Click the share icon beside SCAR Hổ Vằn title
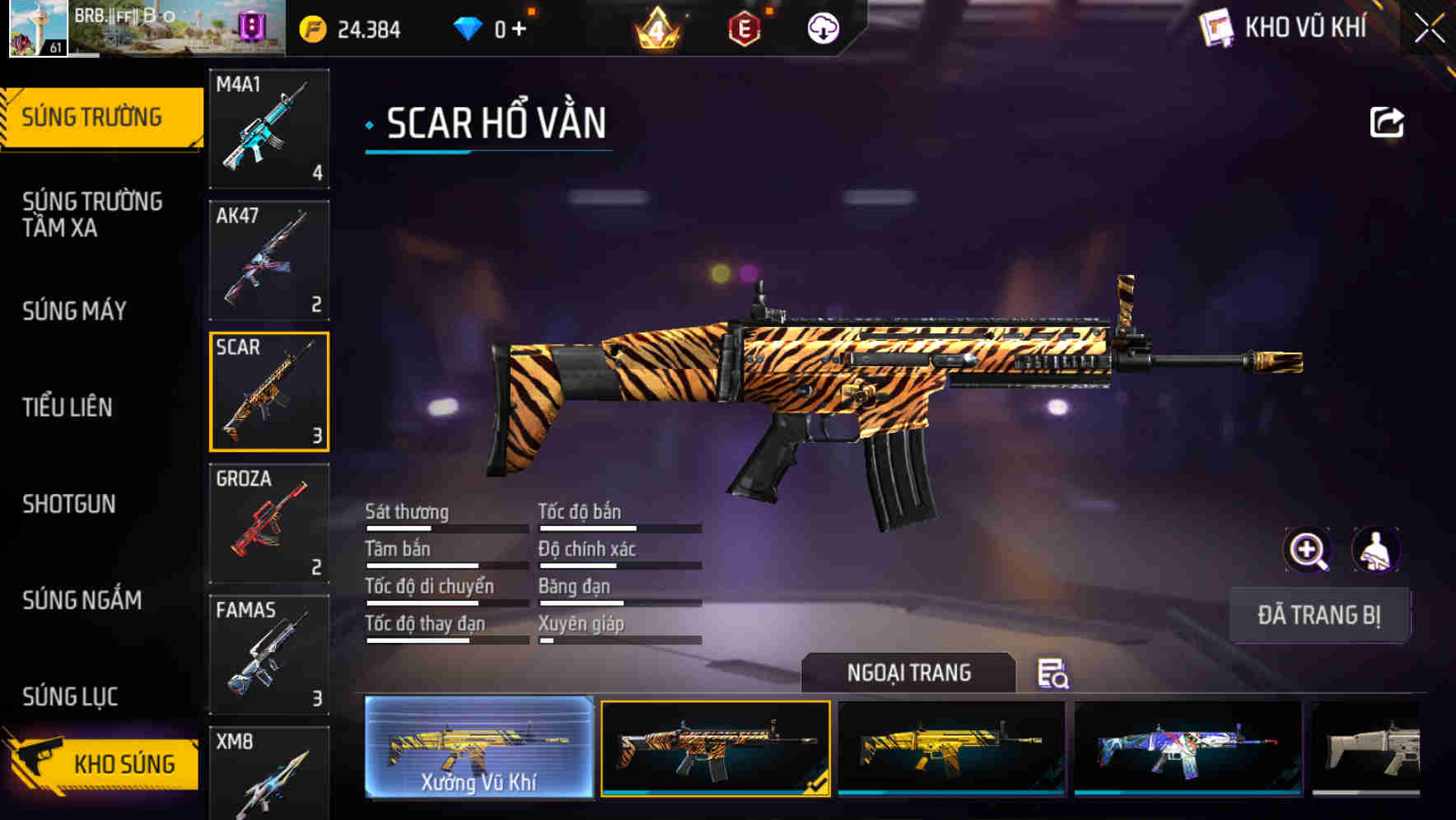The width and height of the screenshot is (1456, 820). (1387, 122)
